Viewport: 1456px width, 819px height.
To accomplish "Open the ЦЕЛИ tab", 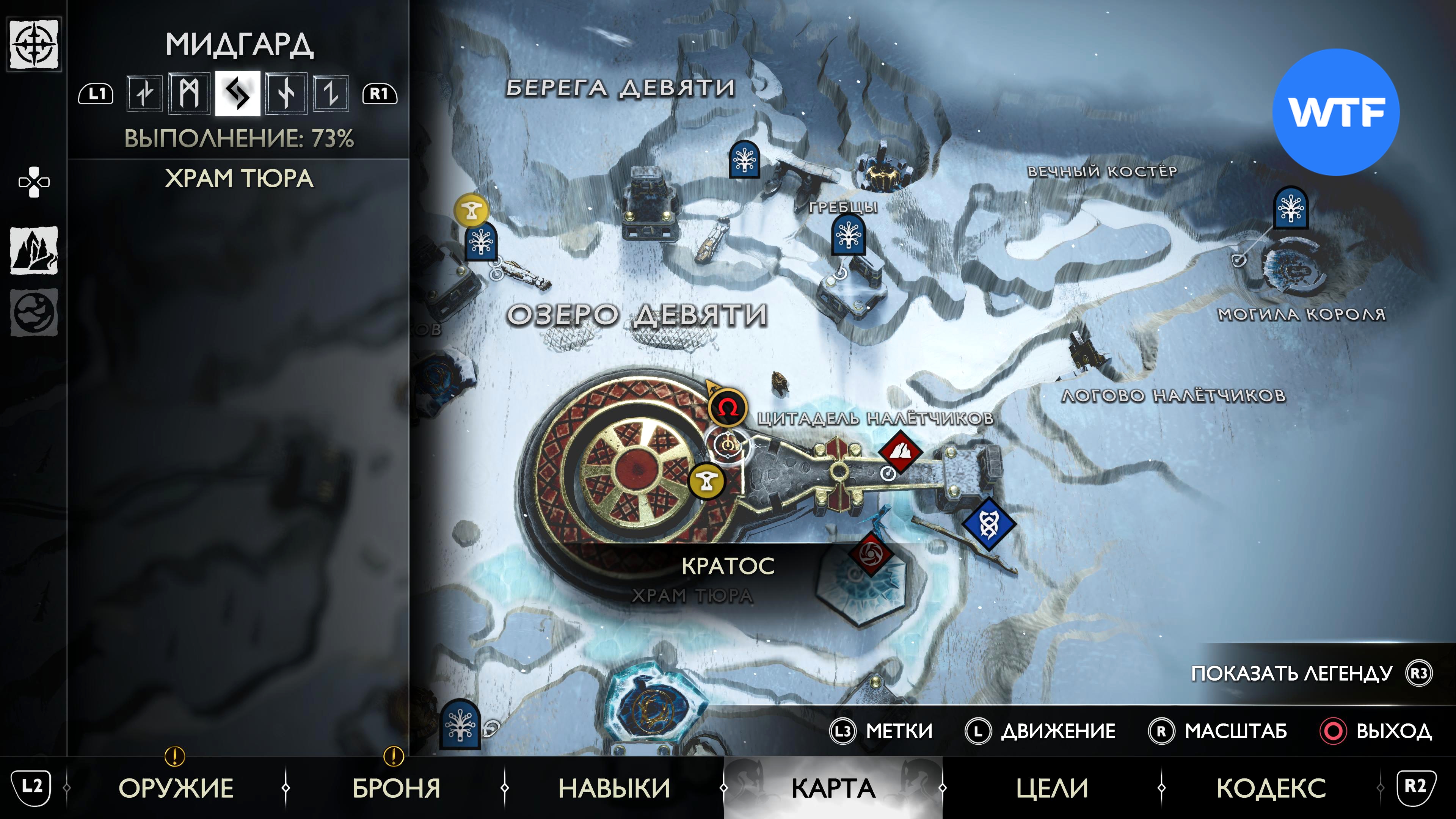I will [x=1052, y=788].
